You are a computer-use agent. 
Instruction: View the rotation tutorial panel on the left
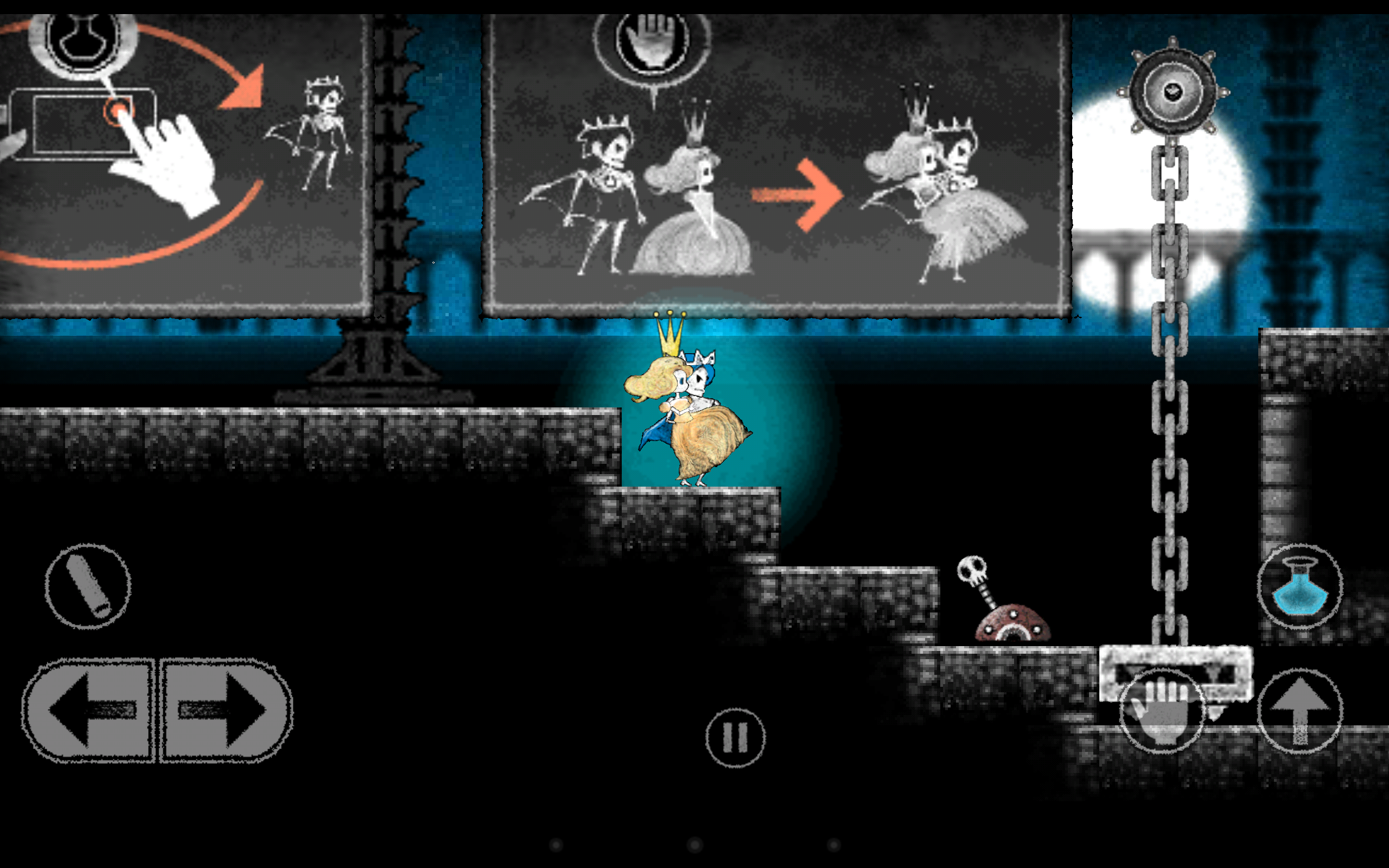click(x=184, y=161)
